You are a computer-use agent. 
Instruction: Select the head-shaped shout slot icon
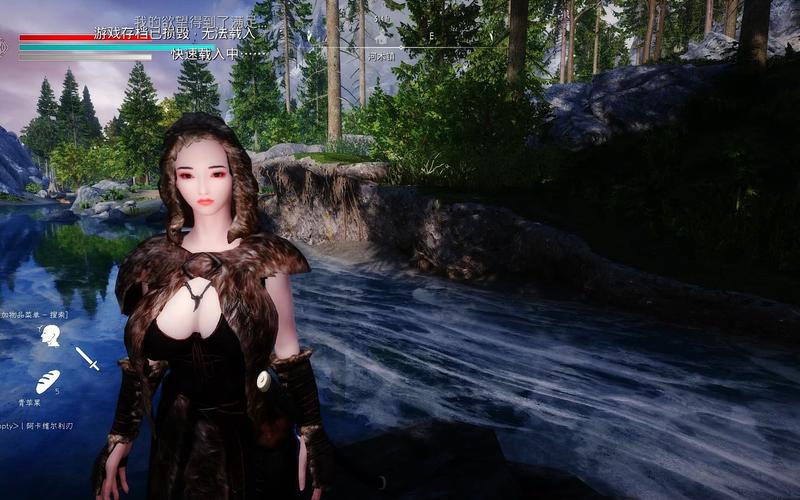point(50,337)
